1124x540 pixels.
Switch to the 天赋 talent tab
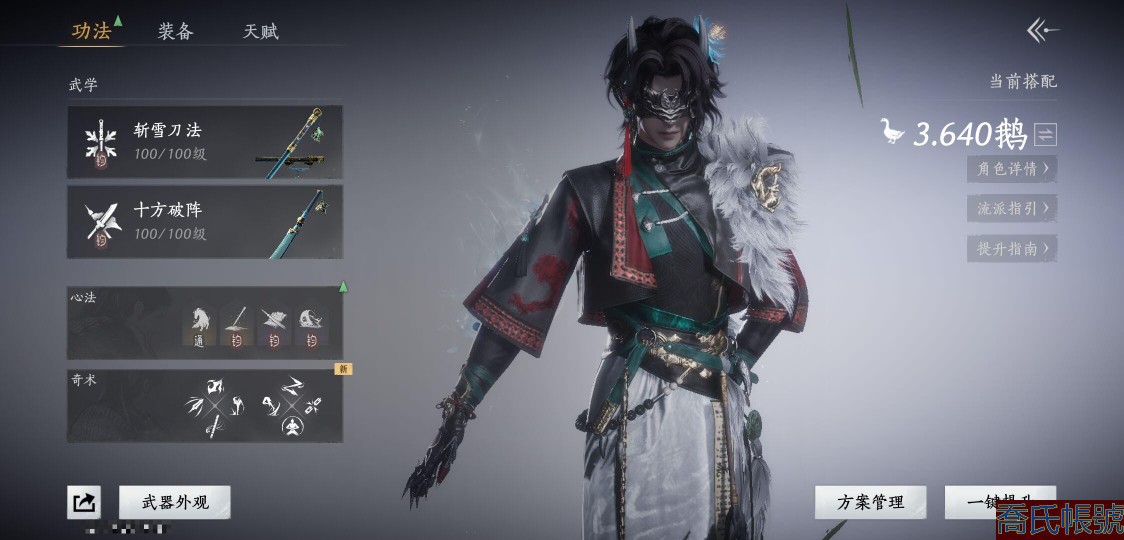coord(260,31)
